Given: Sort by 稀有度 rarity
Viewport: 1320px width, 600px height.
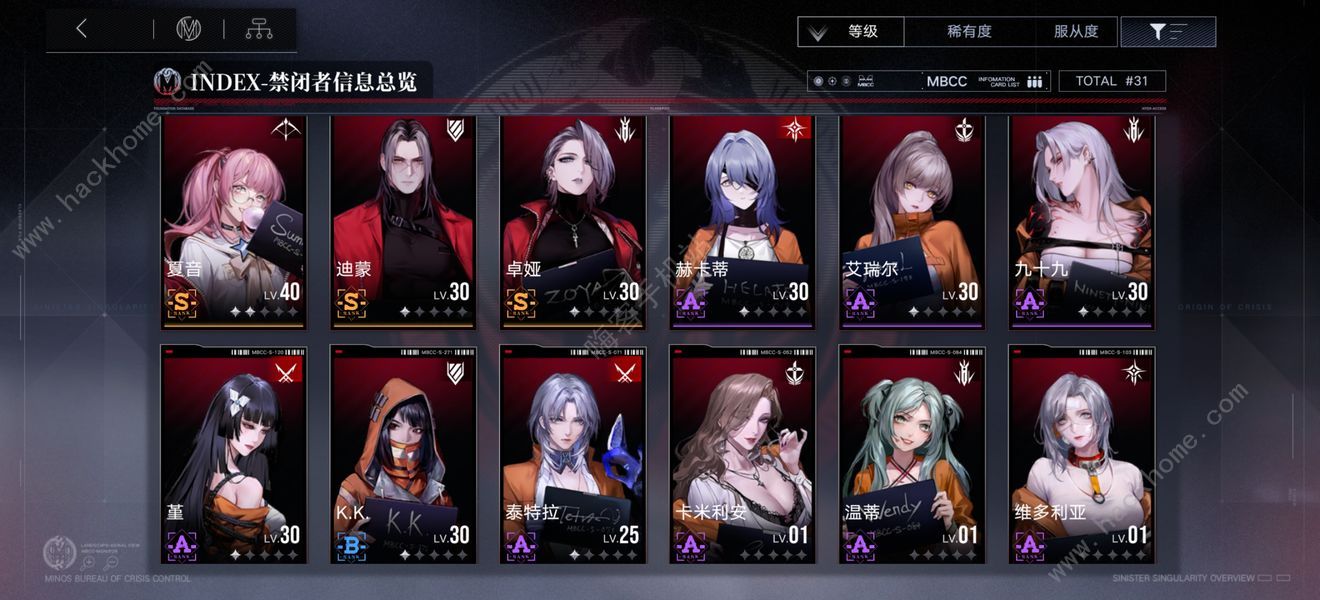Looking at the screenshot, I should (x=968, y=31).
